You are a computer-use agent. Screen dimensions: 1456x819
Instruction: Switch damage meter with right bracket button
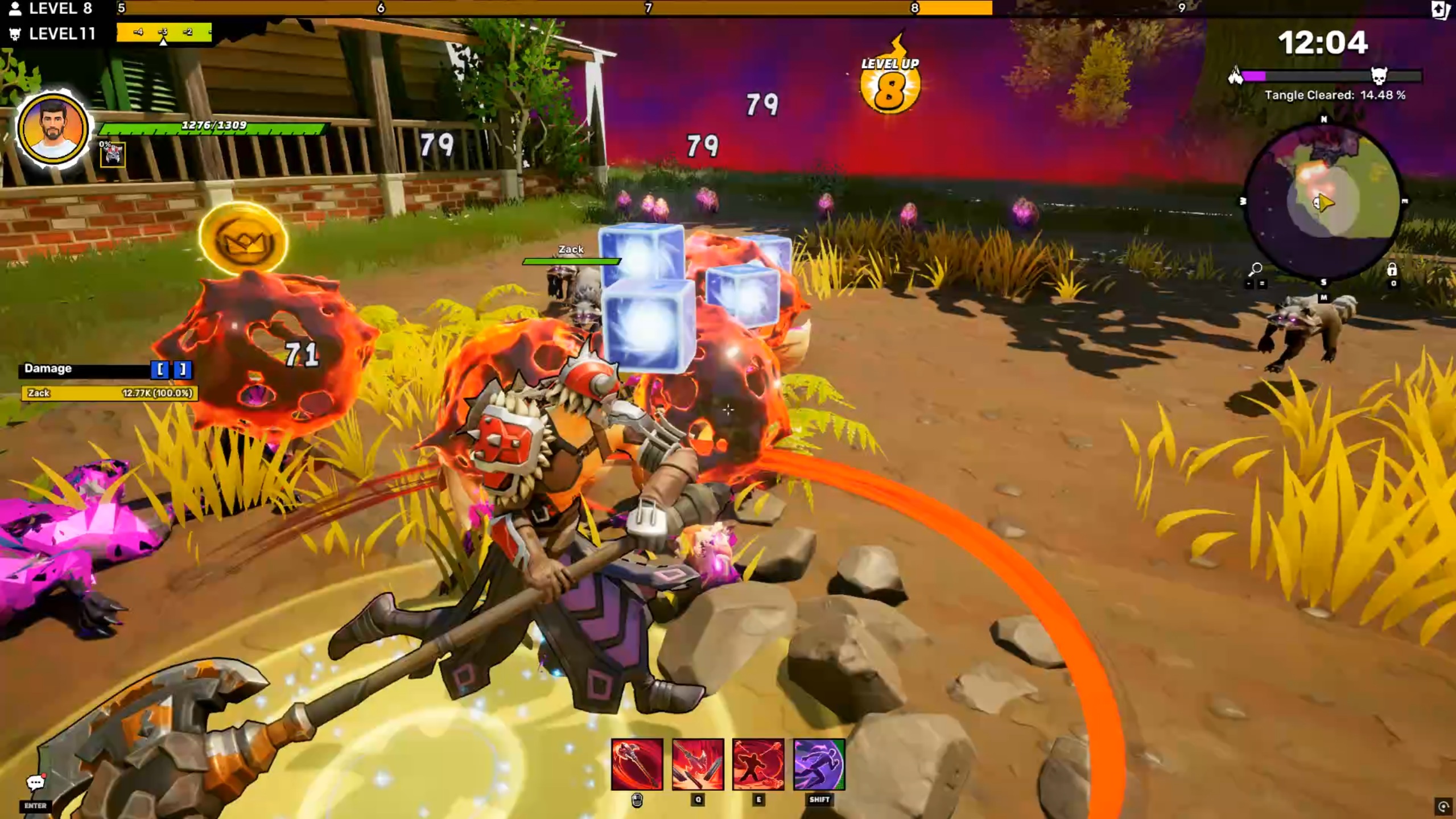coord(183,369)
